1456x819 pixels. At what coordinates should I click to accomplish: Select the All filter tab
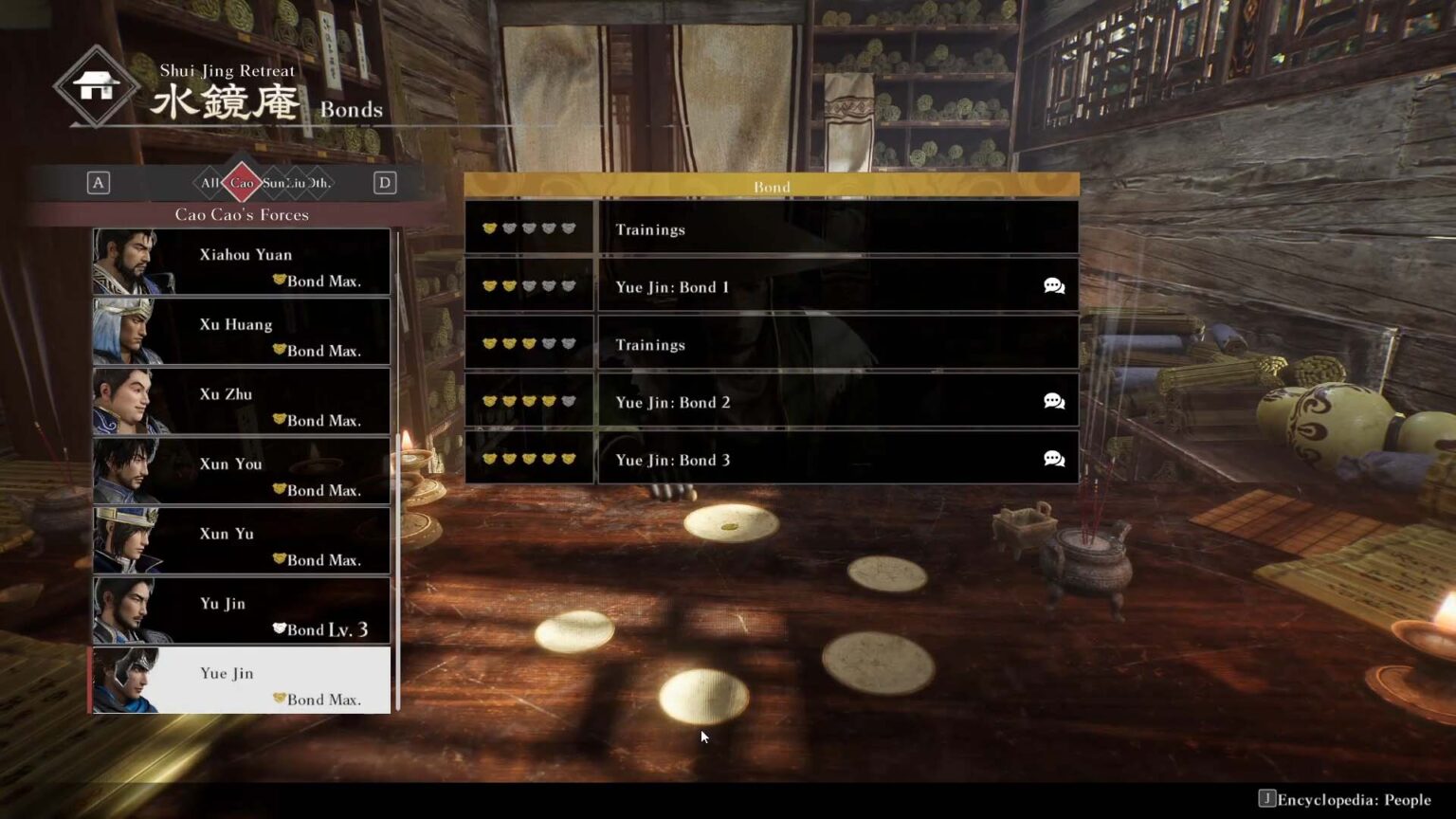pyautogui.click(x=209, y=182)
